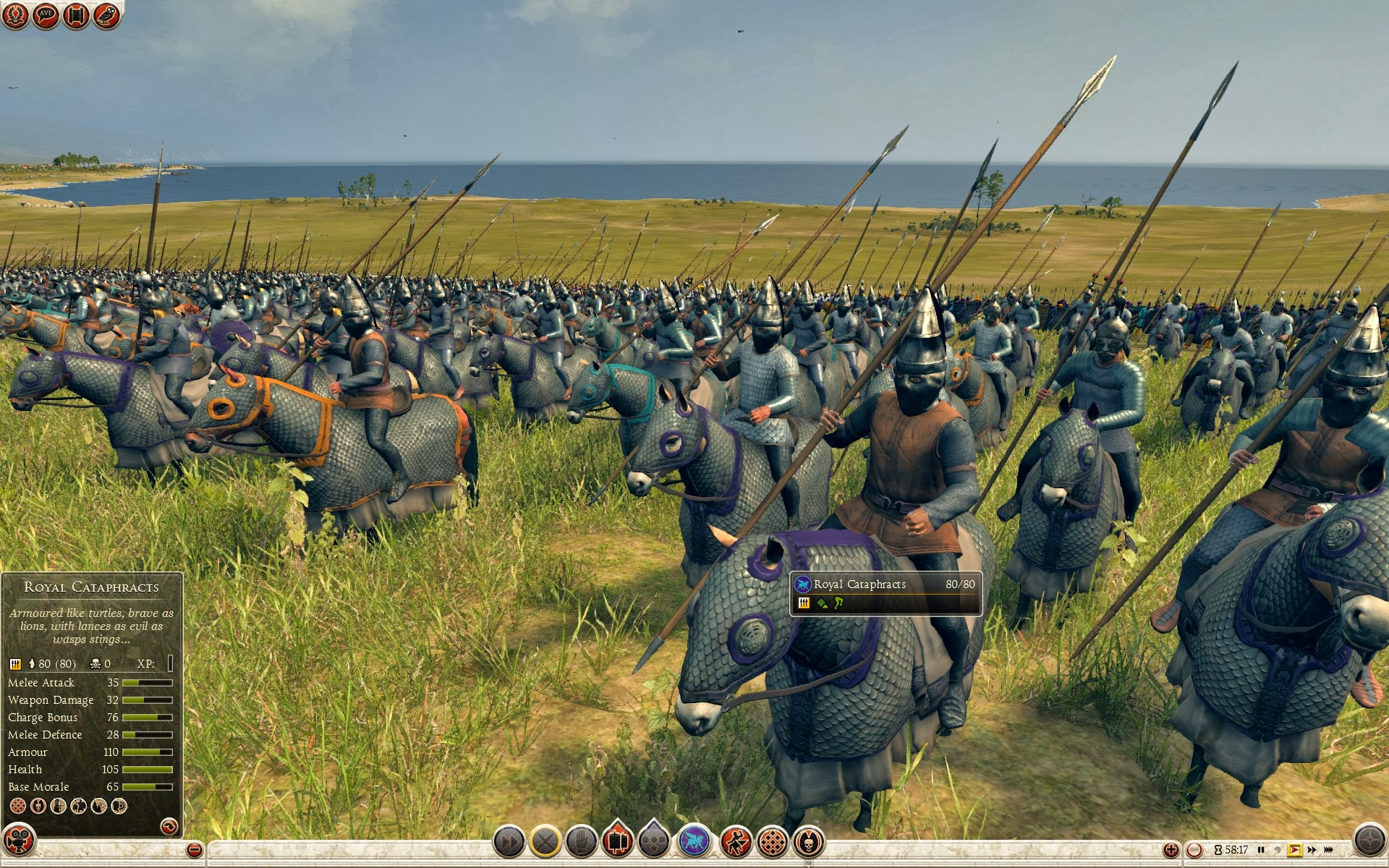
Task: Open the AVE chat speech bubble
Action: [46, 15]
